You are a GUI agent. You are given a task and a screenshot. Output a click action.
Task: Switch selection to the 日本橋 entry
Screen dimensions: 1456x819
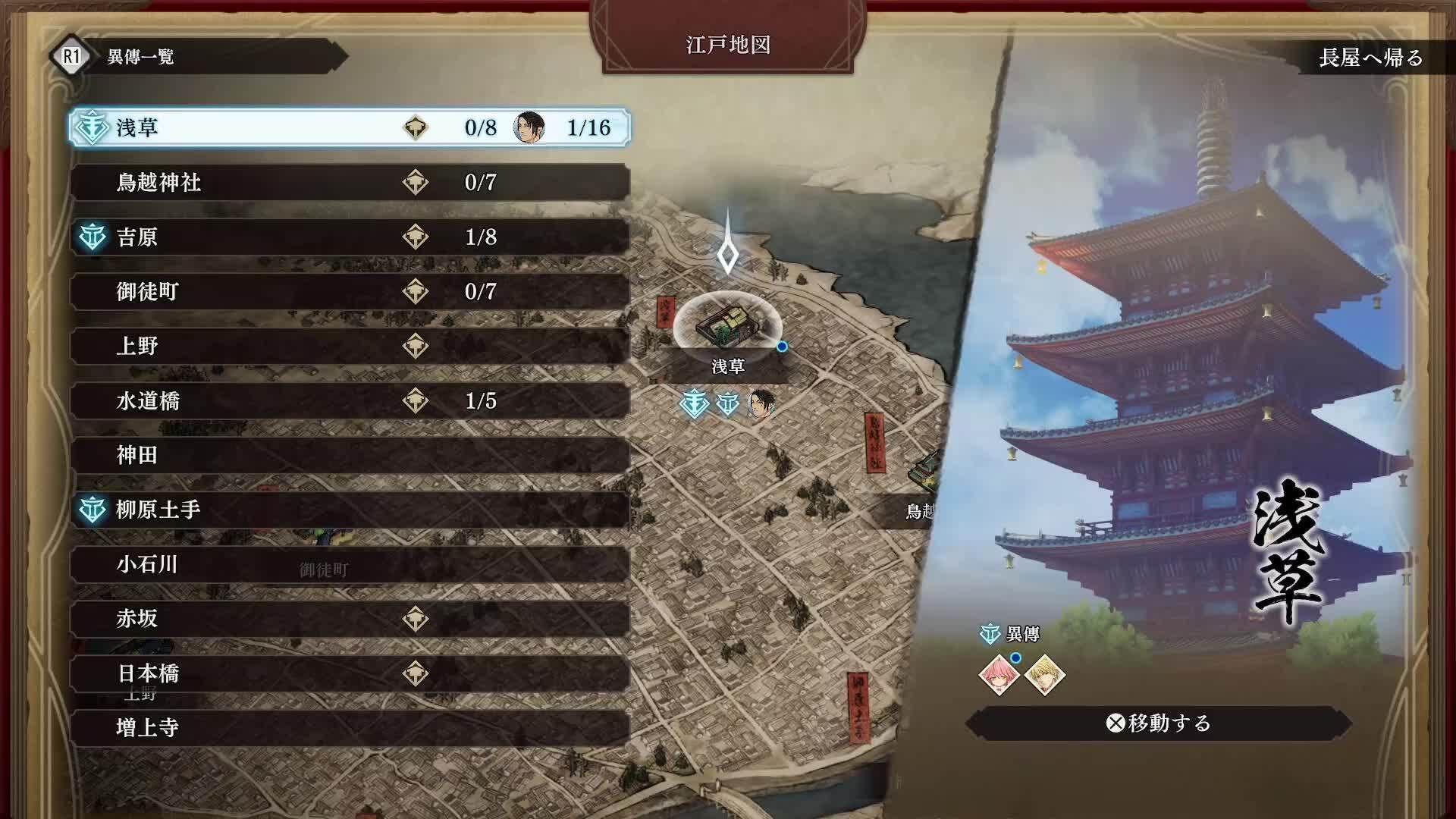303,673
